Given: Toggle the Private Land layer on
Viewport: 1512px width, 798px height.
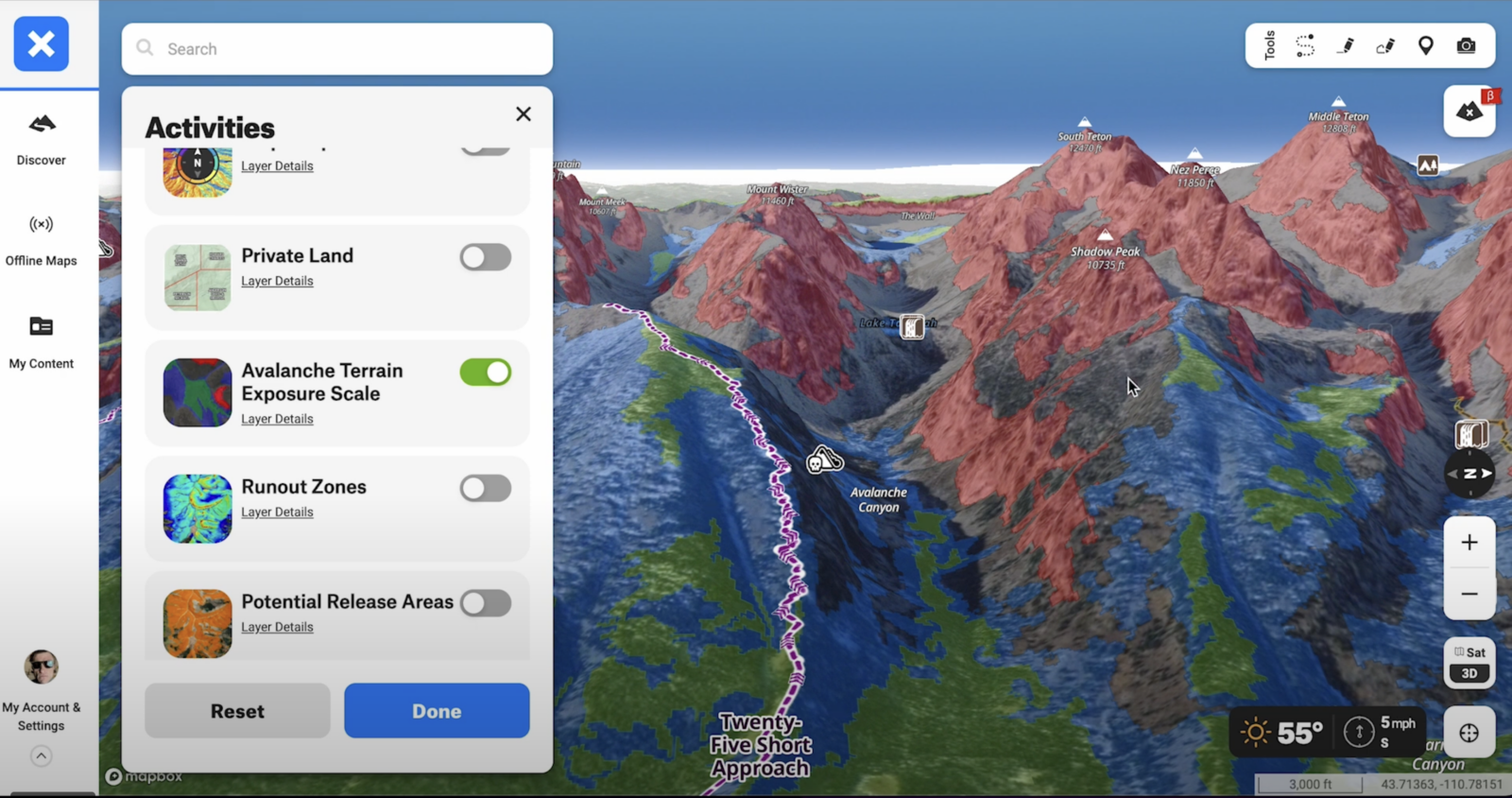Looking at the screenshot, I should point(486,257).
